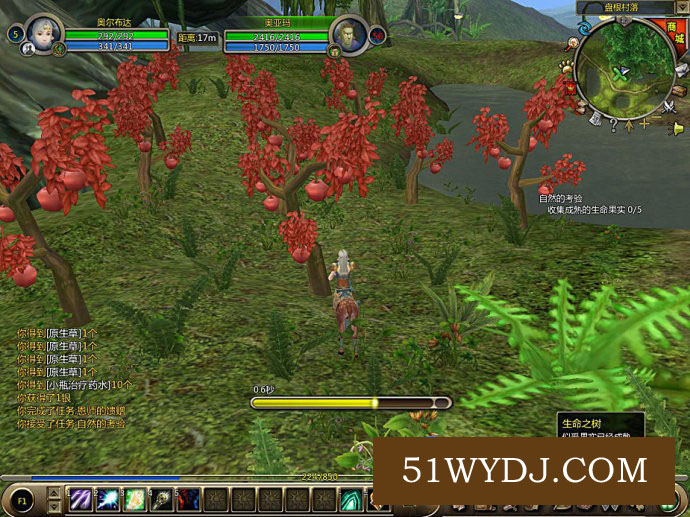Select the target portrait of 奥亚玛
Image resolution: width=690 pixels, height=517 pixels.
click(x=349, y=33)
